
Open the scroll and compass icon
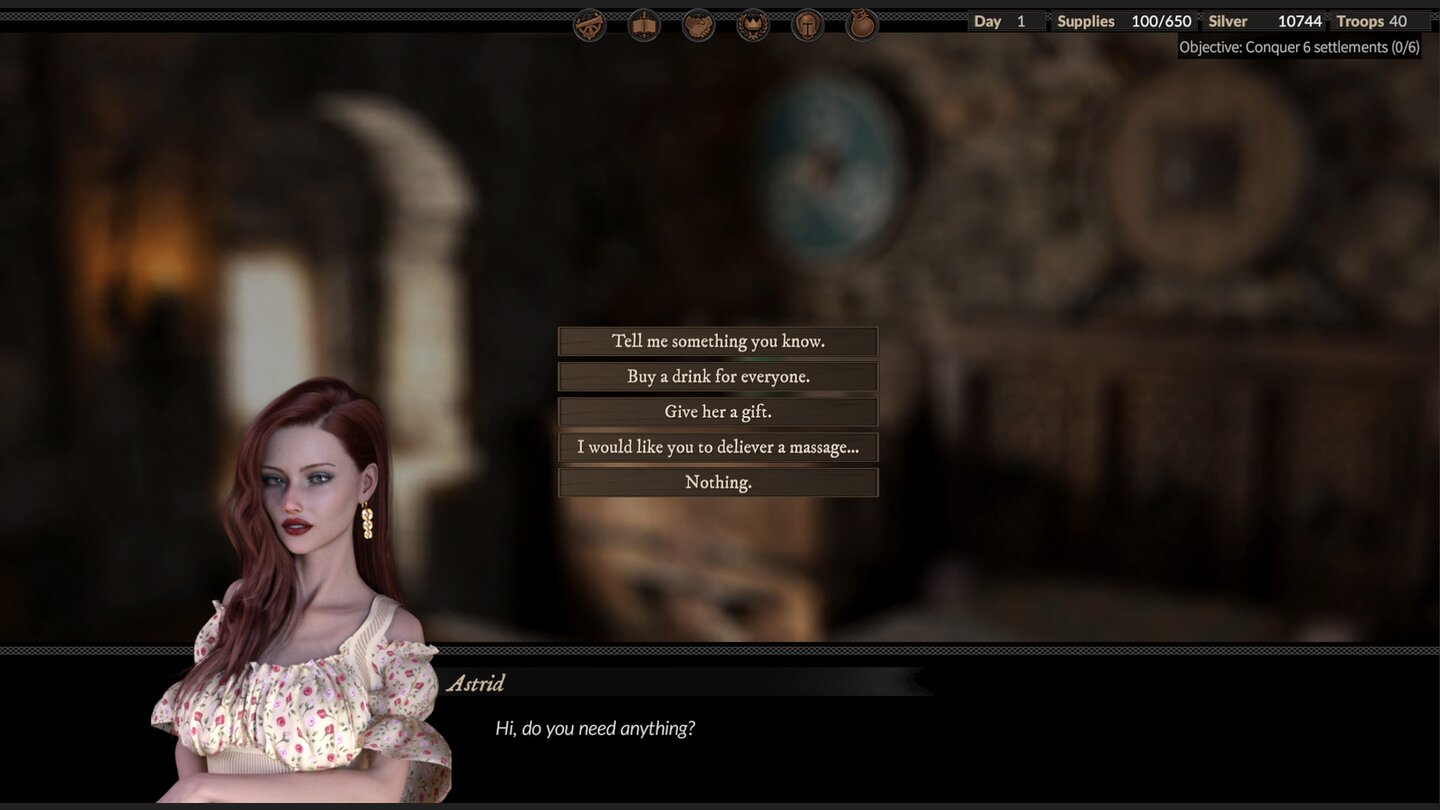590,24
